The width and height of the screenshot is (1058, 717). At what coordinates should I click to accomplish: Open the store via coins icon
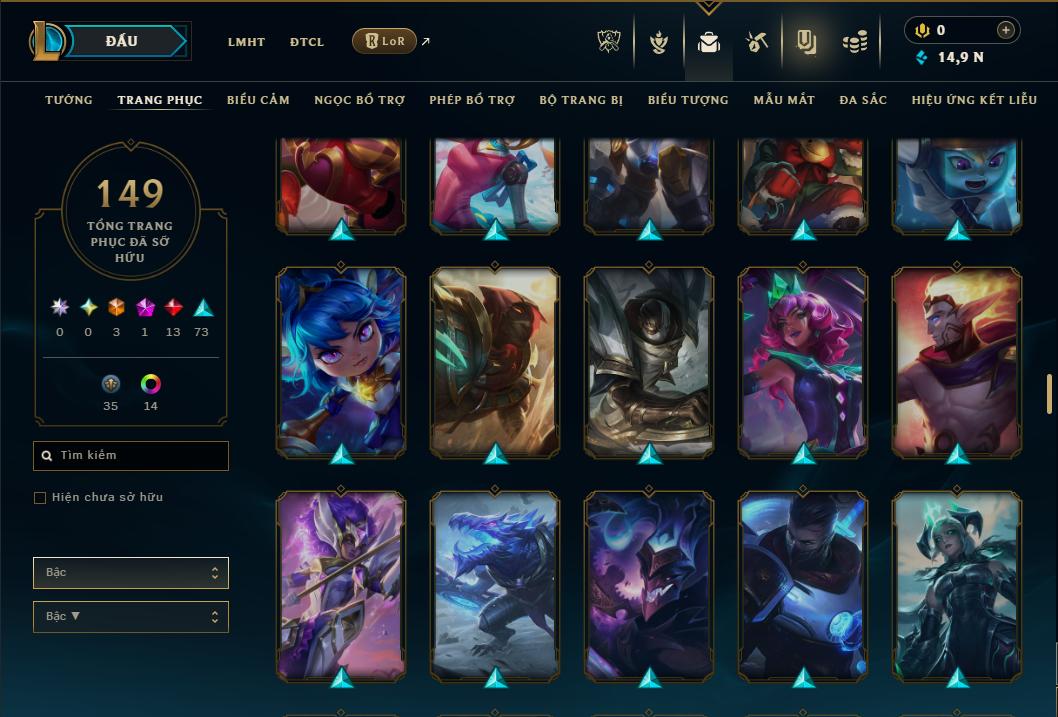tap(854, 42)
